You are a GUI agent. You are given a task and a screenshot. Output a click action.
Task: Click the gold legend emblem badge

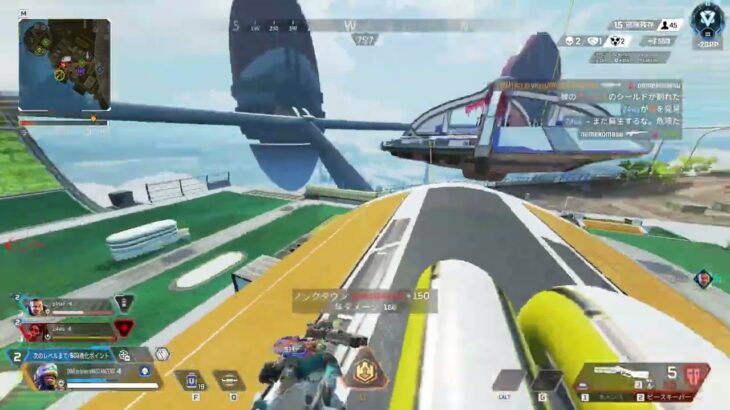click(x=366, y=369)
